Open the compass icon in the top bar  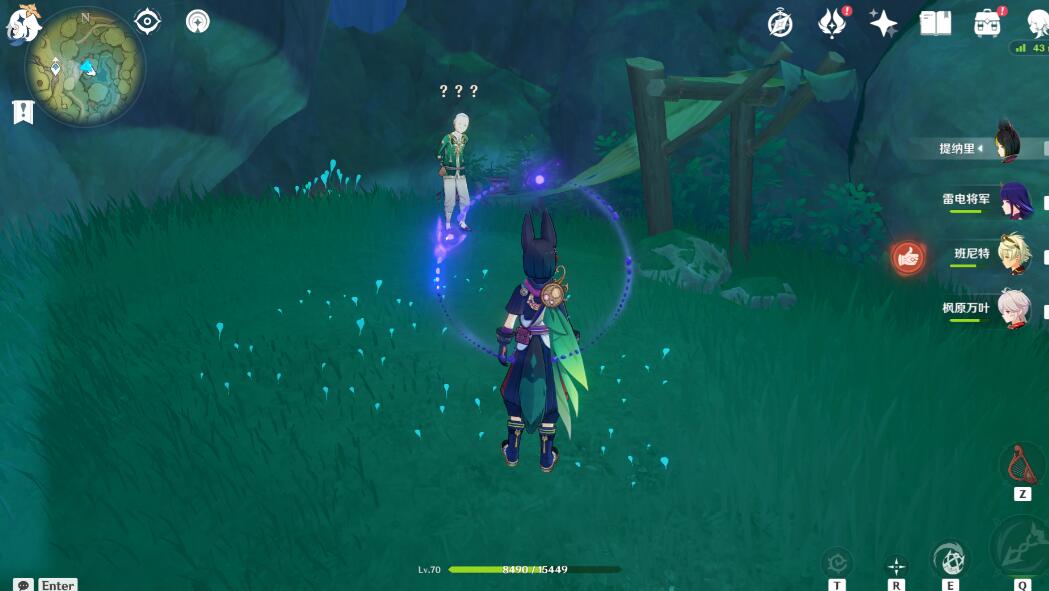coord(780,24)
